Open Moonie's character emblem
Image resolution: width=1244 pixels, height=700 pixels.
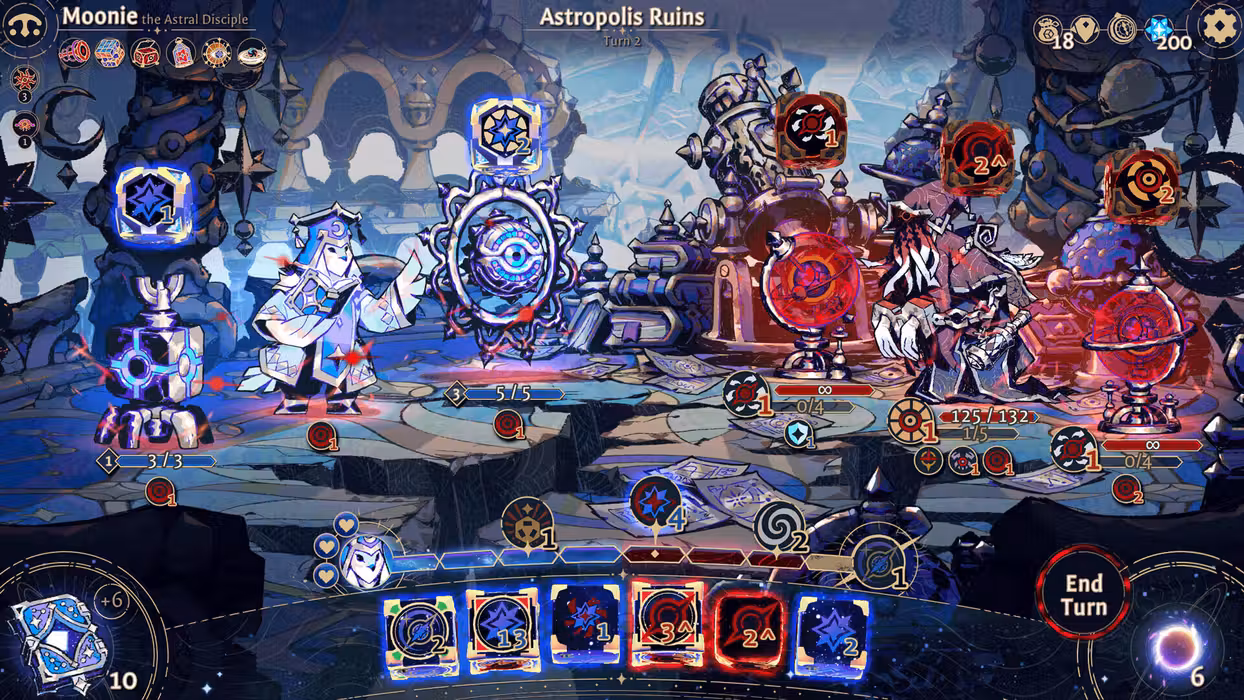click(28, 27)
